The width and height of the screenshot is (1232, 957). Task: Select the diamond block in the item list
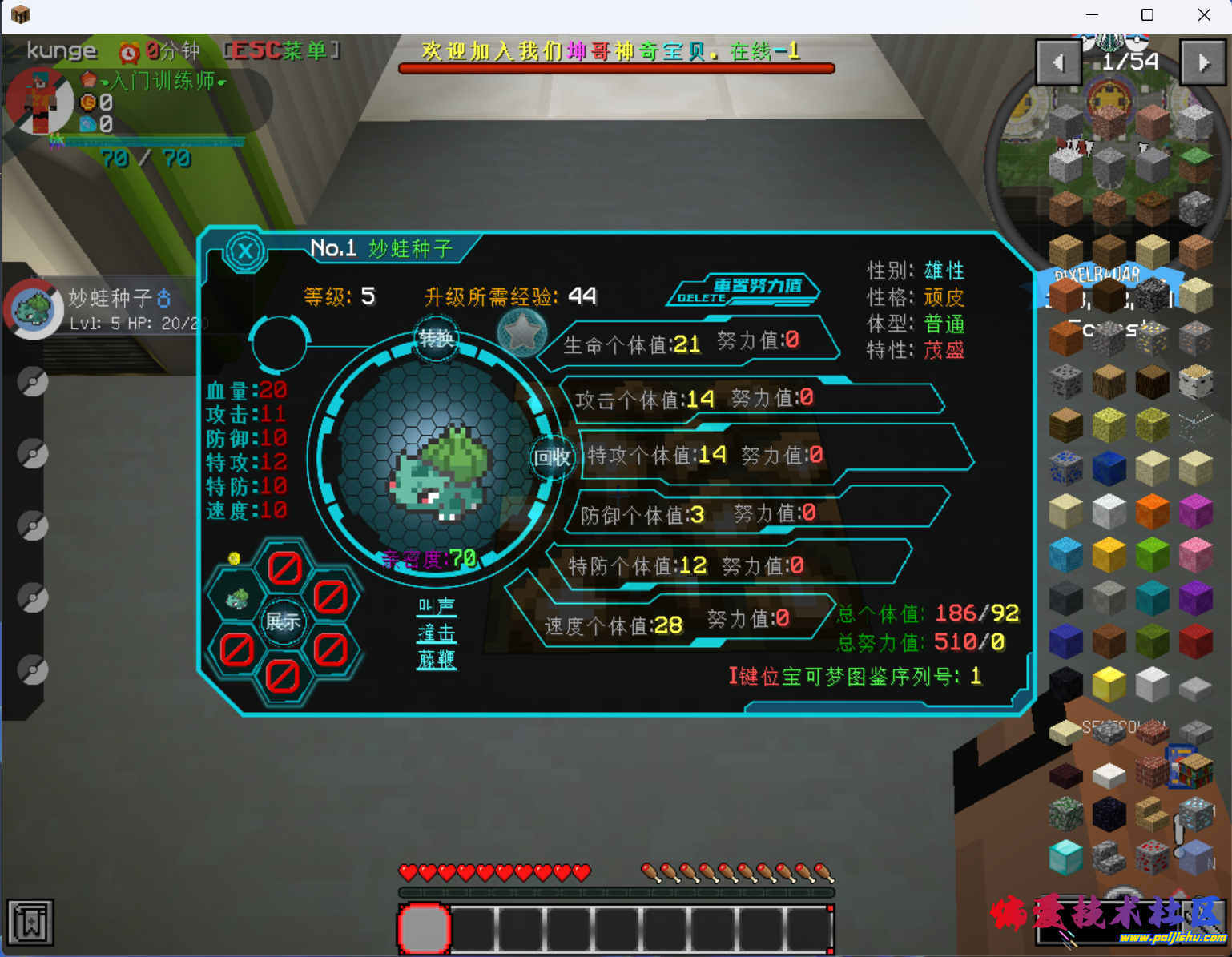pos(1065,858)
